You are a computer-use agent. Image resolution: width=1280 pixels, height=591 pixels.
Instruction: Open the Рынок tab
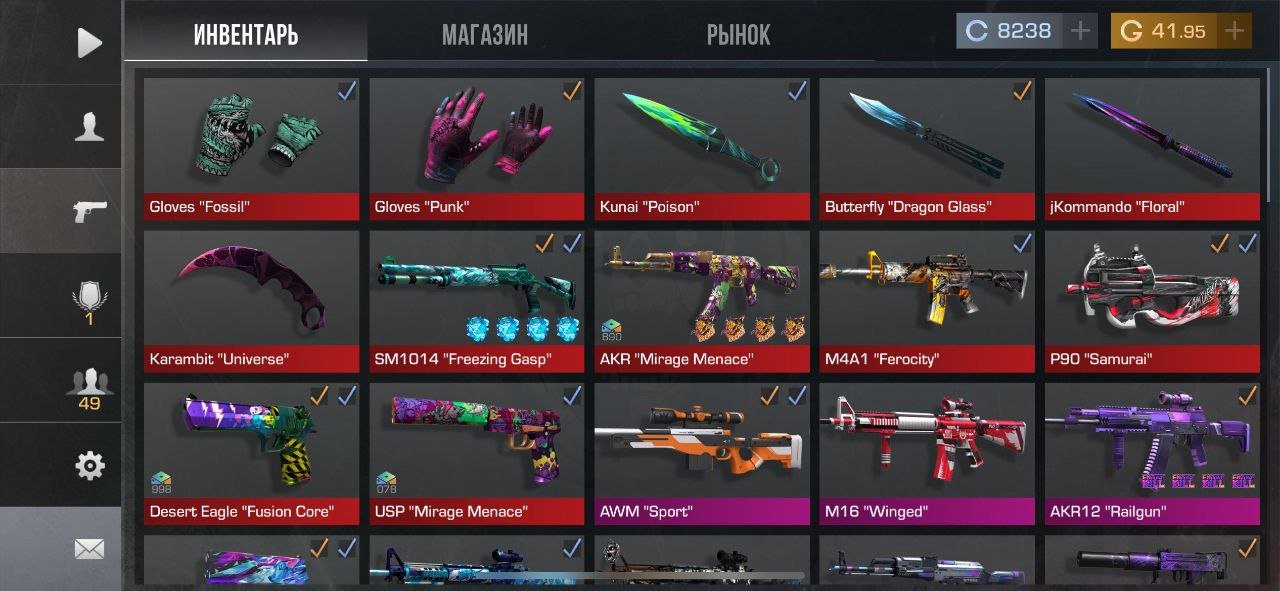tap(738, 36)
